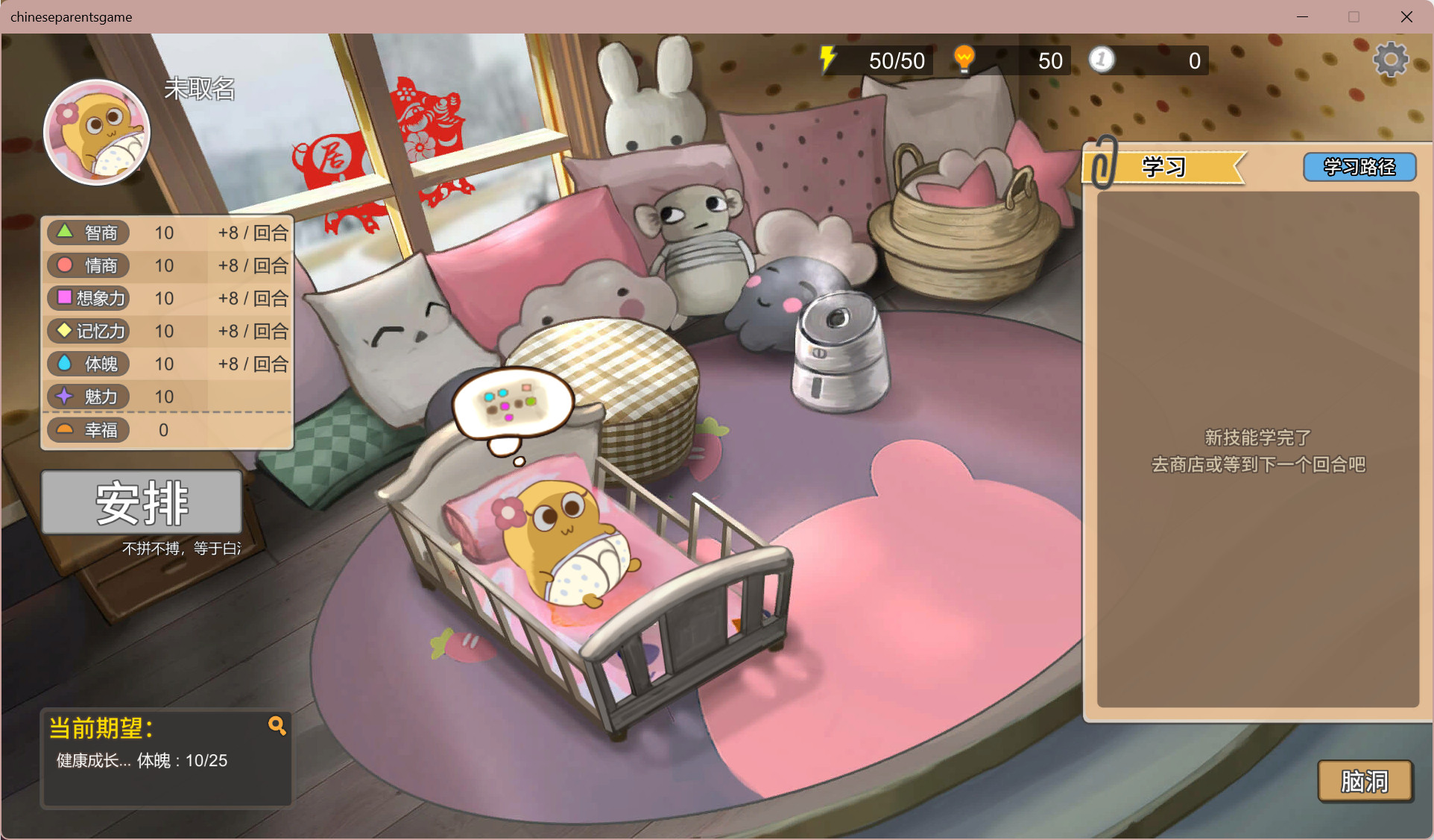
Task: Choose the 记忆力 memory stat row
Action: pos(167,332)
